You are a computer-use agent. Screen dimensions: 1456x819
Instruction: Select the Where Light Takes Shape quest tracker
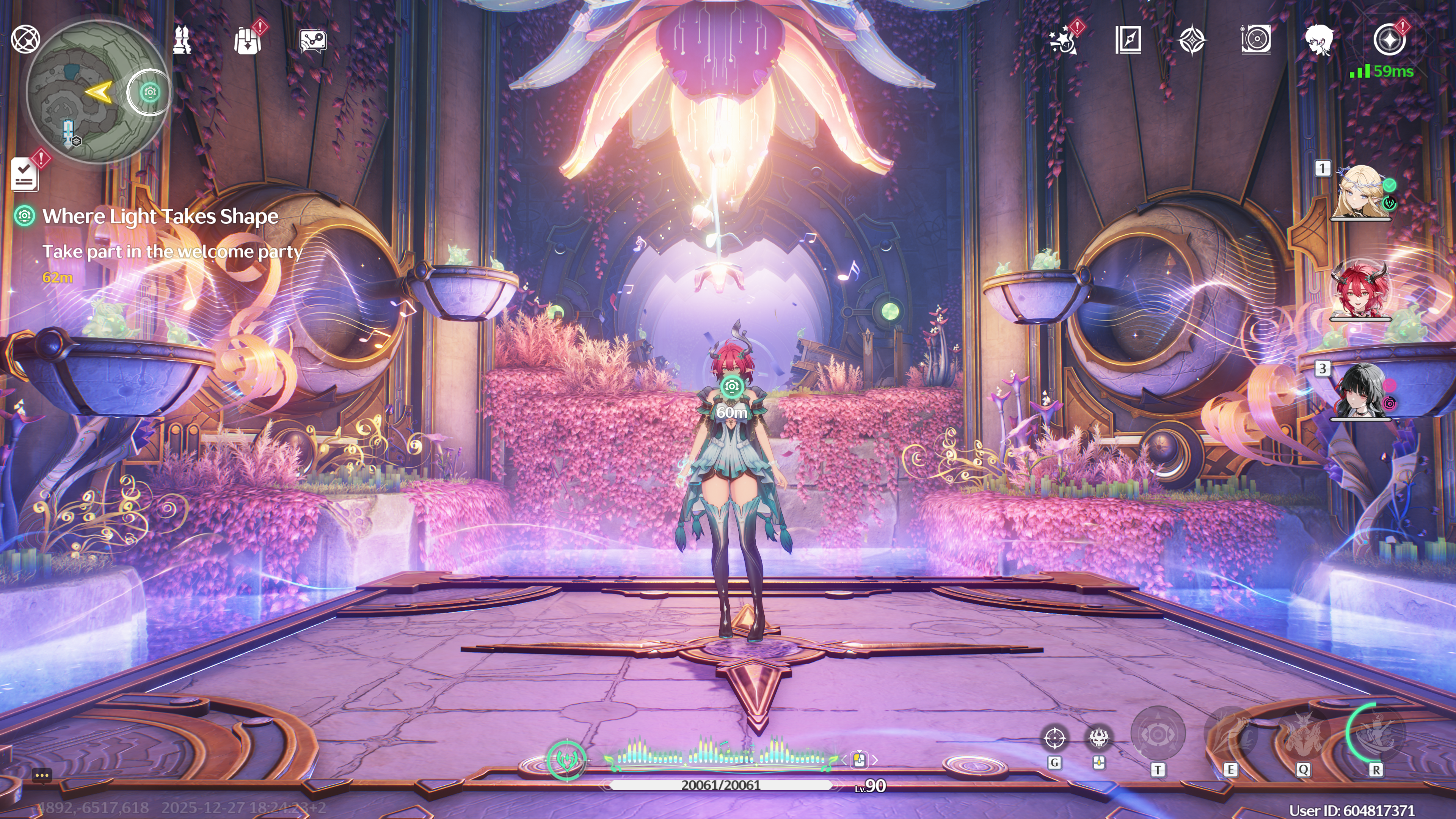160,217
